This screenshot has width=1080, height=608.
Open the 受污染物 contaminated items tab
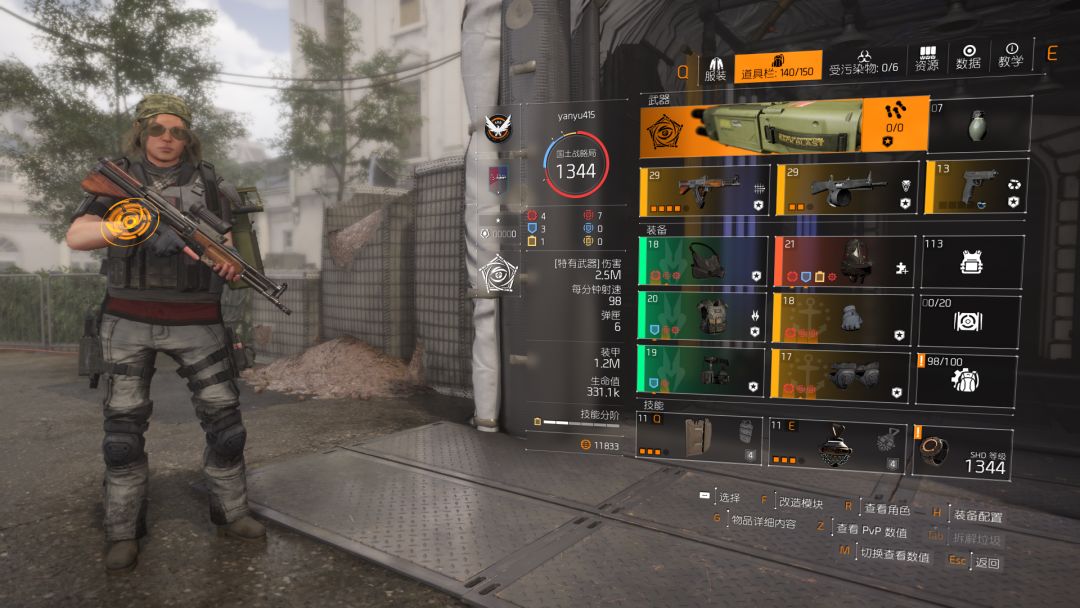click(x=864, y=62)
